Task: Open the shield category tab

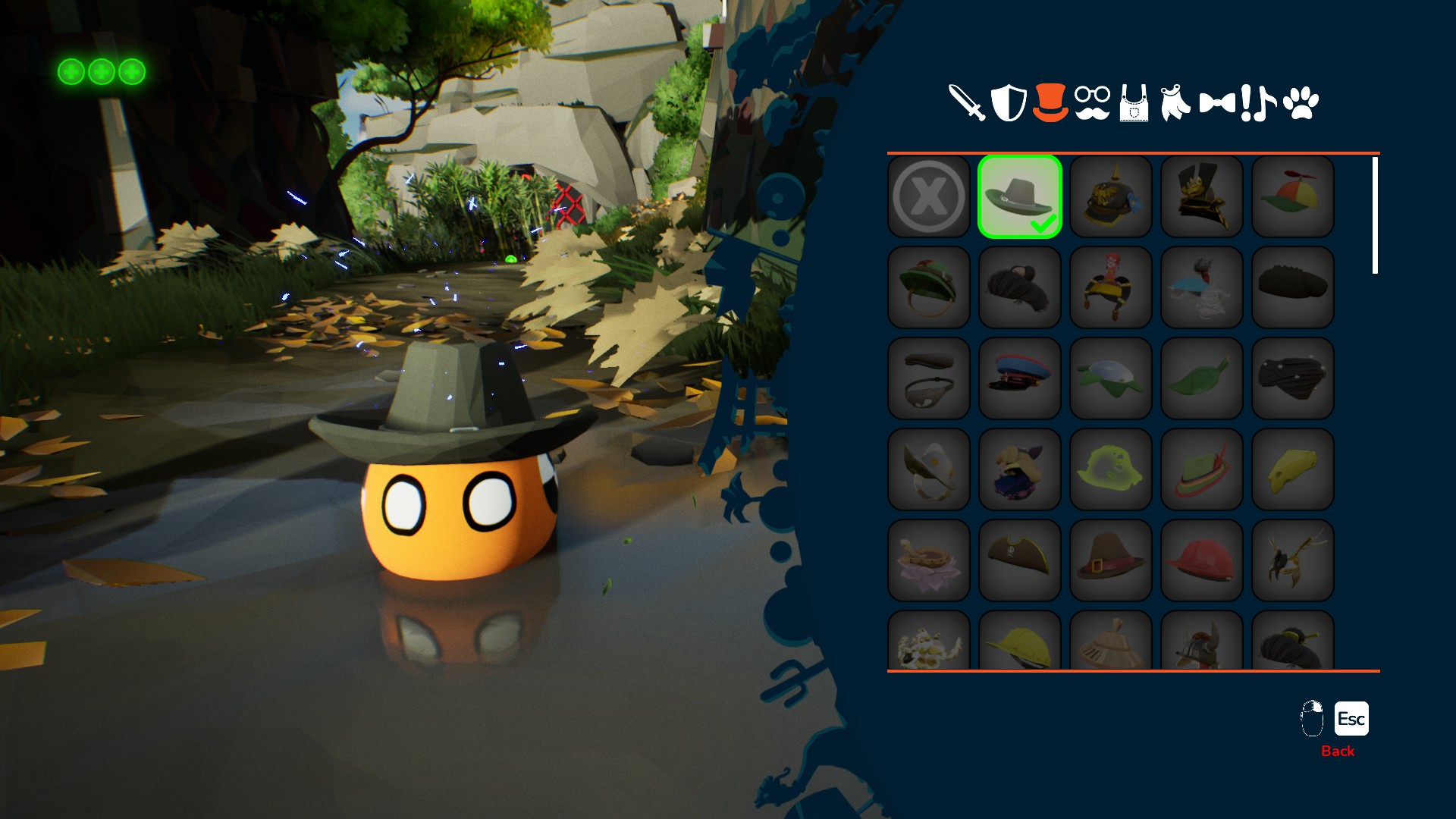Action: [x=1009, y=103]
